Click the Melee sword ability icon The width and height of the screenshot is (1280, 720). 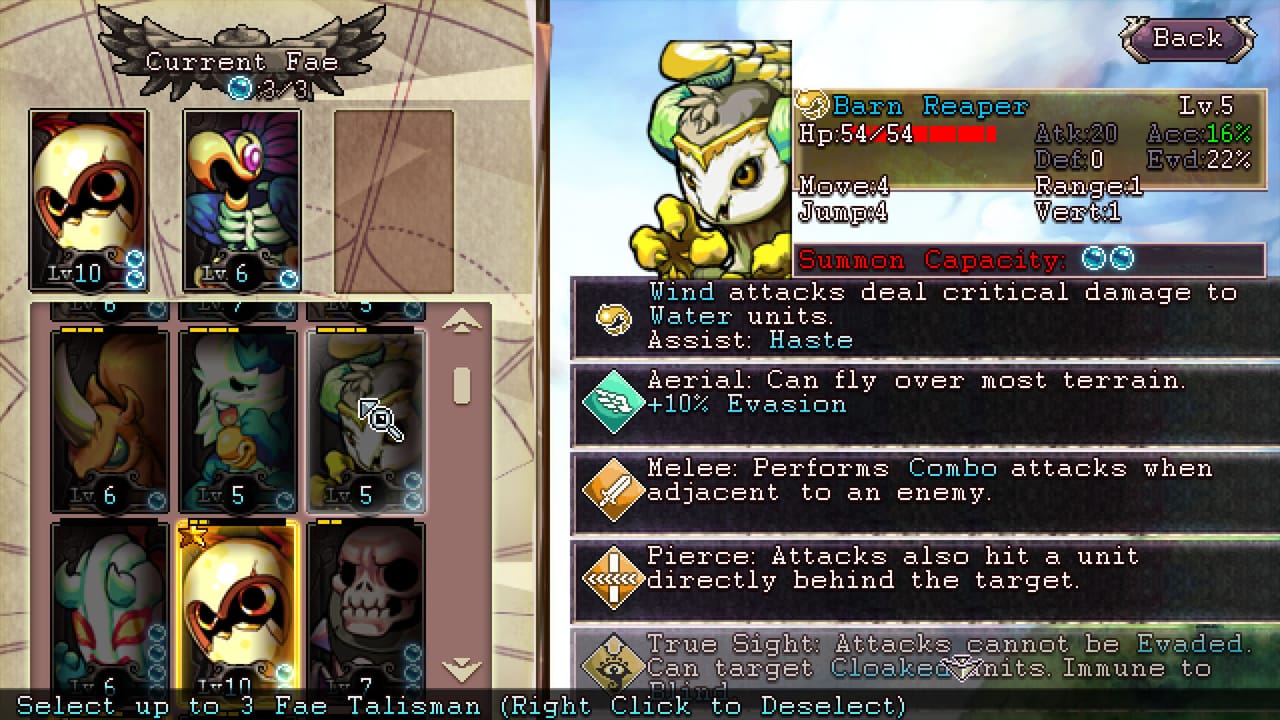(x=612, y=489)
